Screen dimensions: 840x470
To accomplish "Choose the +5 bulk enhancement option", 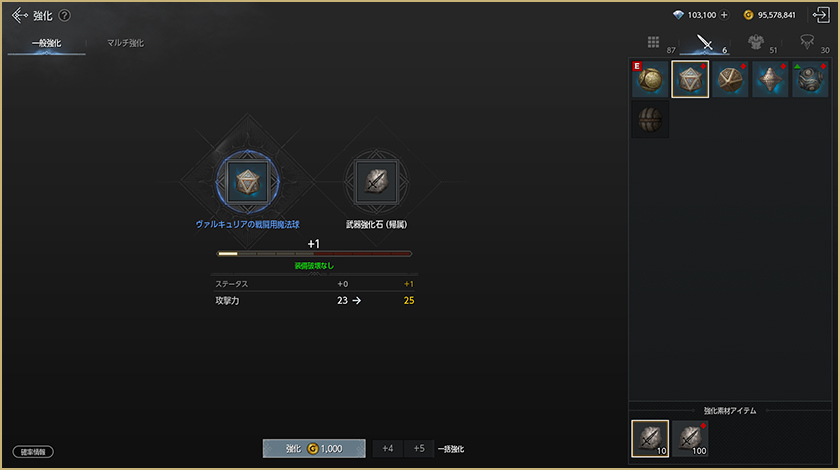I will [x=419, y=449].
